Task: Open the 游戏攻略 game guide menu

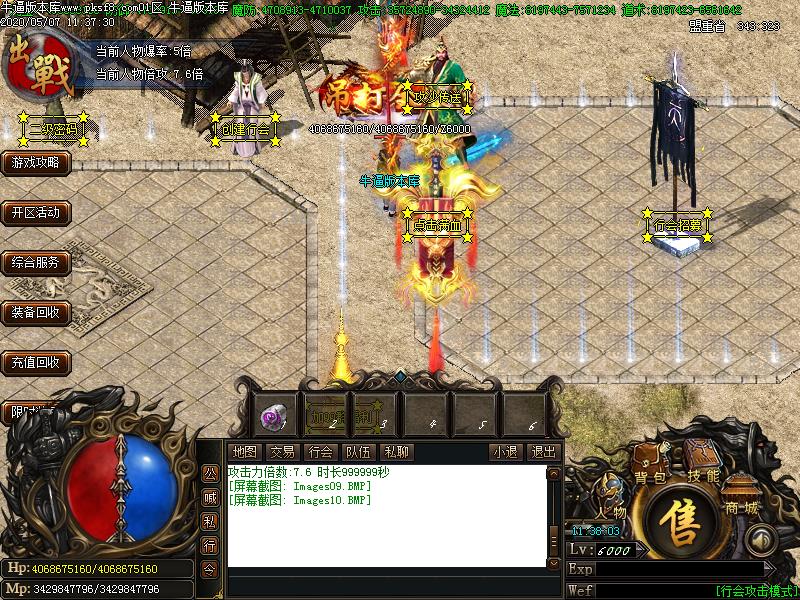Action: pyautogui.click(x=36, y=162)
